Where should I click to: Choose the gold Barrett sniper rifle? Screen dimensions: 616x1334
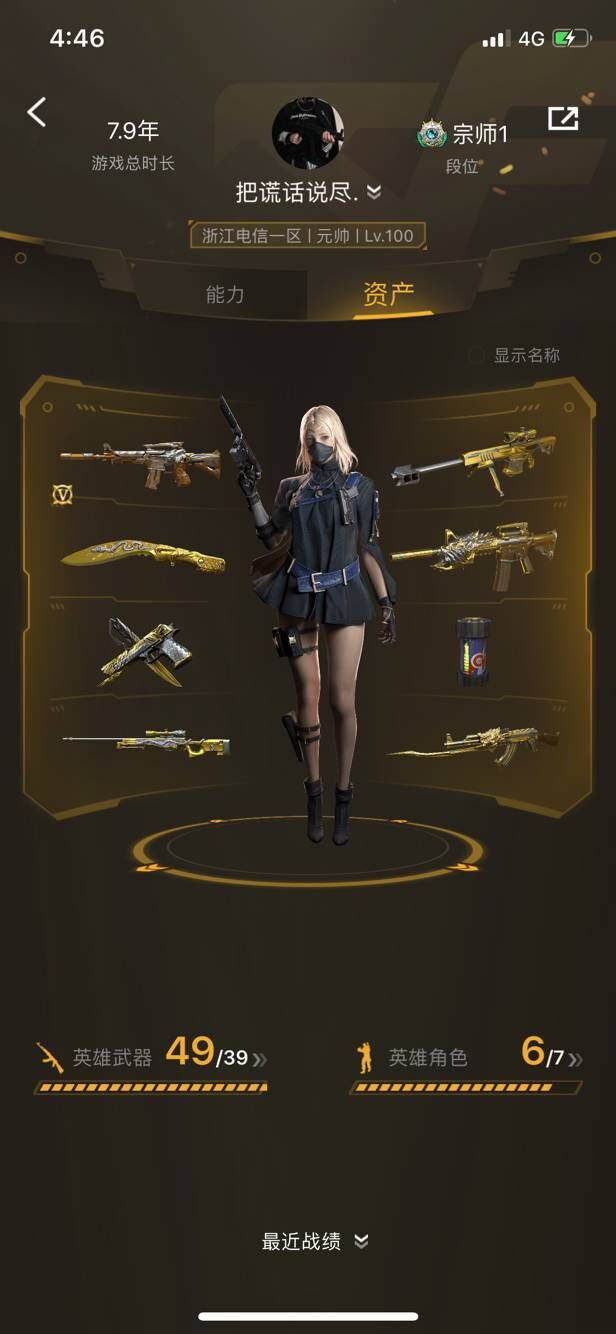(x=474, y=457)
